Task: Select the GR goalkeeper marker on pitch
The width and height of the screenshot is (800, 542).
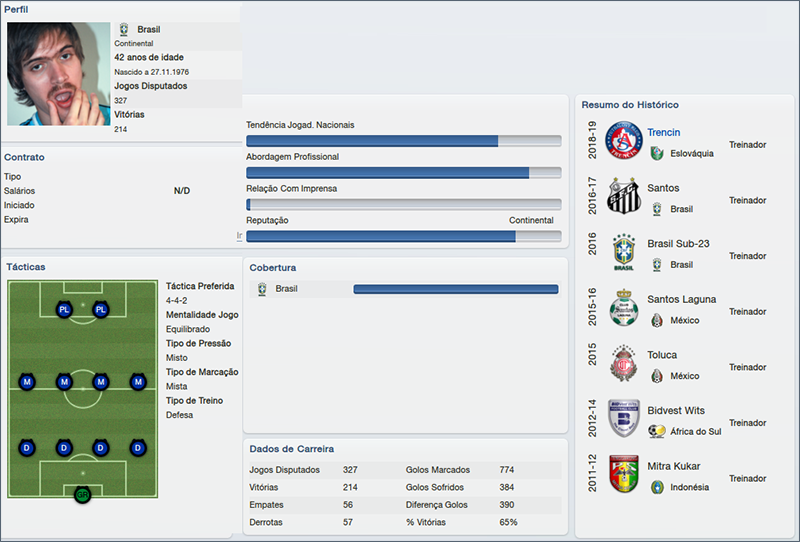Action: (x=82, y=493)
